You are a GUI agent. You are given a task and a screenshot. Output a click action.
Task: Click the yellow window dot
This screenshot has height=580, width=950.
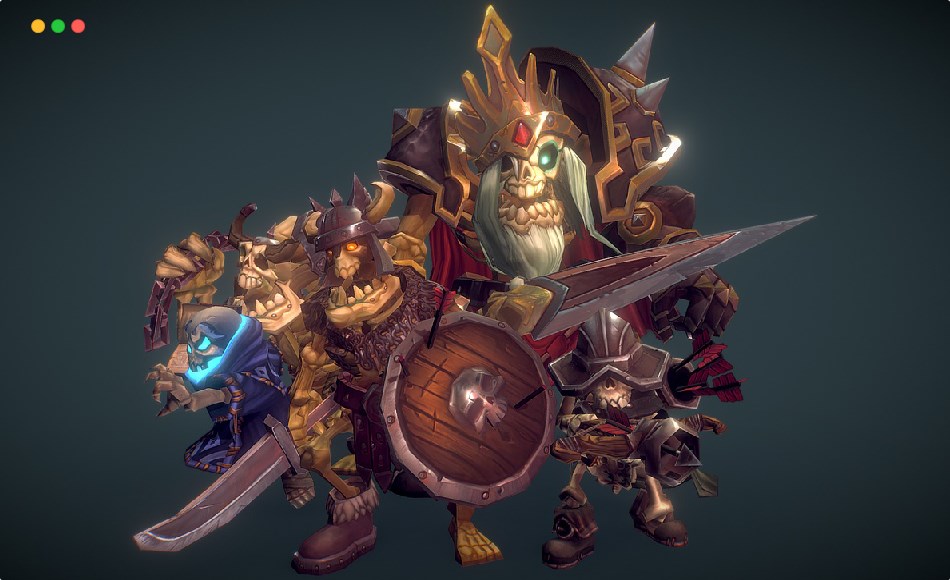click(x=38, y=26)
